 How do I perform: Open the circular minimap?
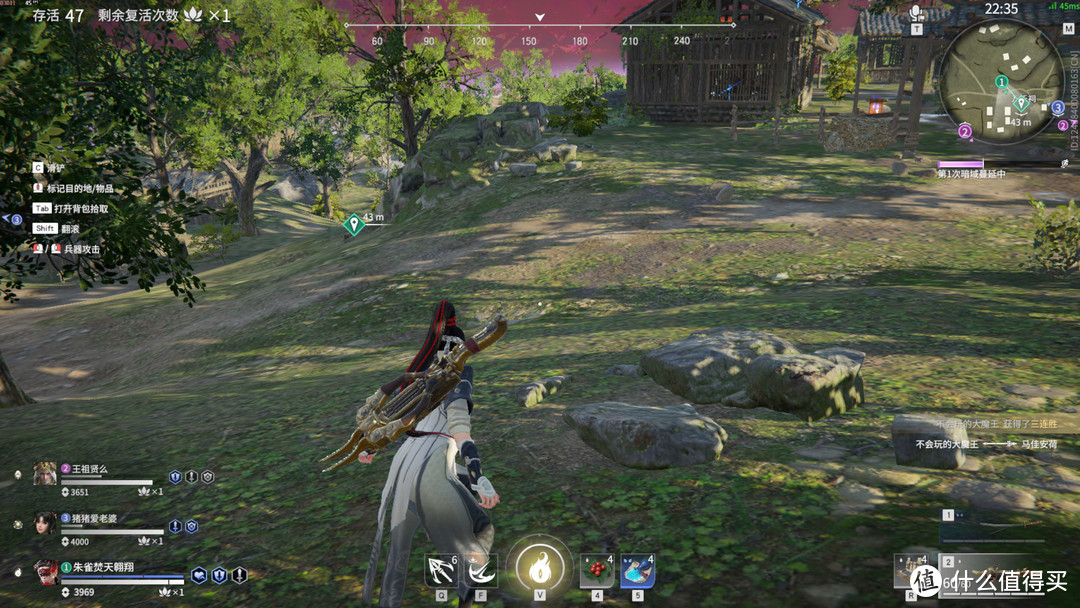(1001, 82)
